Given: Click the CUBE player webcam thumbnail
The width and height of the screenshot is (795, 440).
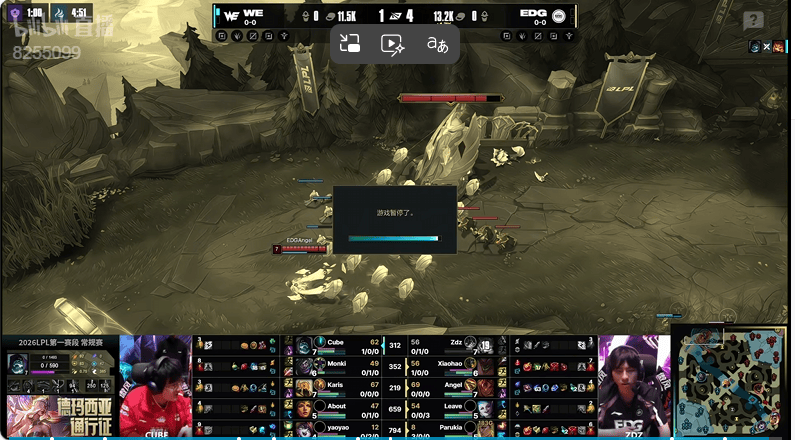Looking at the screenshot, I should 155,385.
